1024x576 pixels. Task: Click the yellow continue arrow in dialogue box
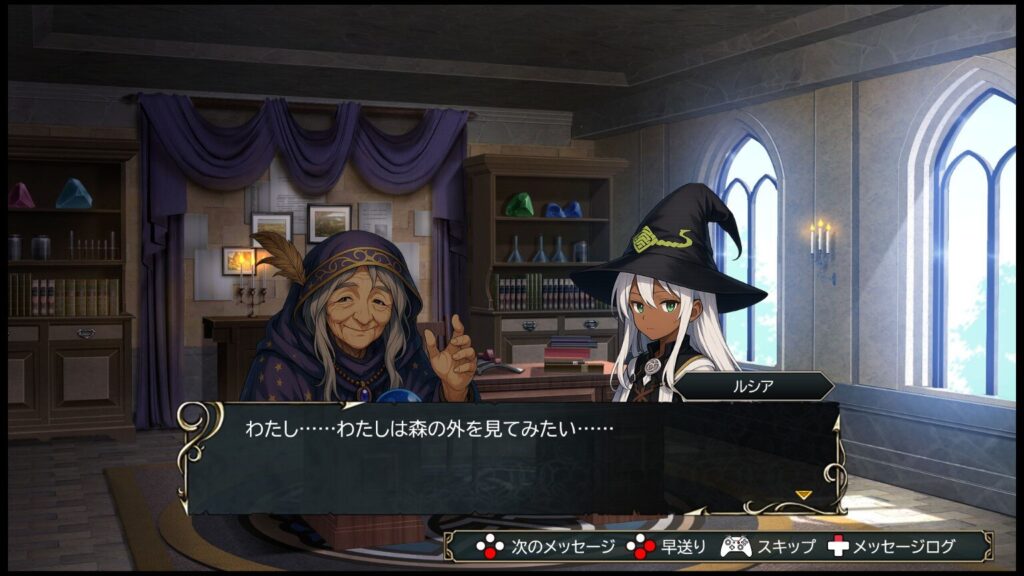(803, 494)
